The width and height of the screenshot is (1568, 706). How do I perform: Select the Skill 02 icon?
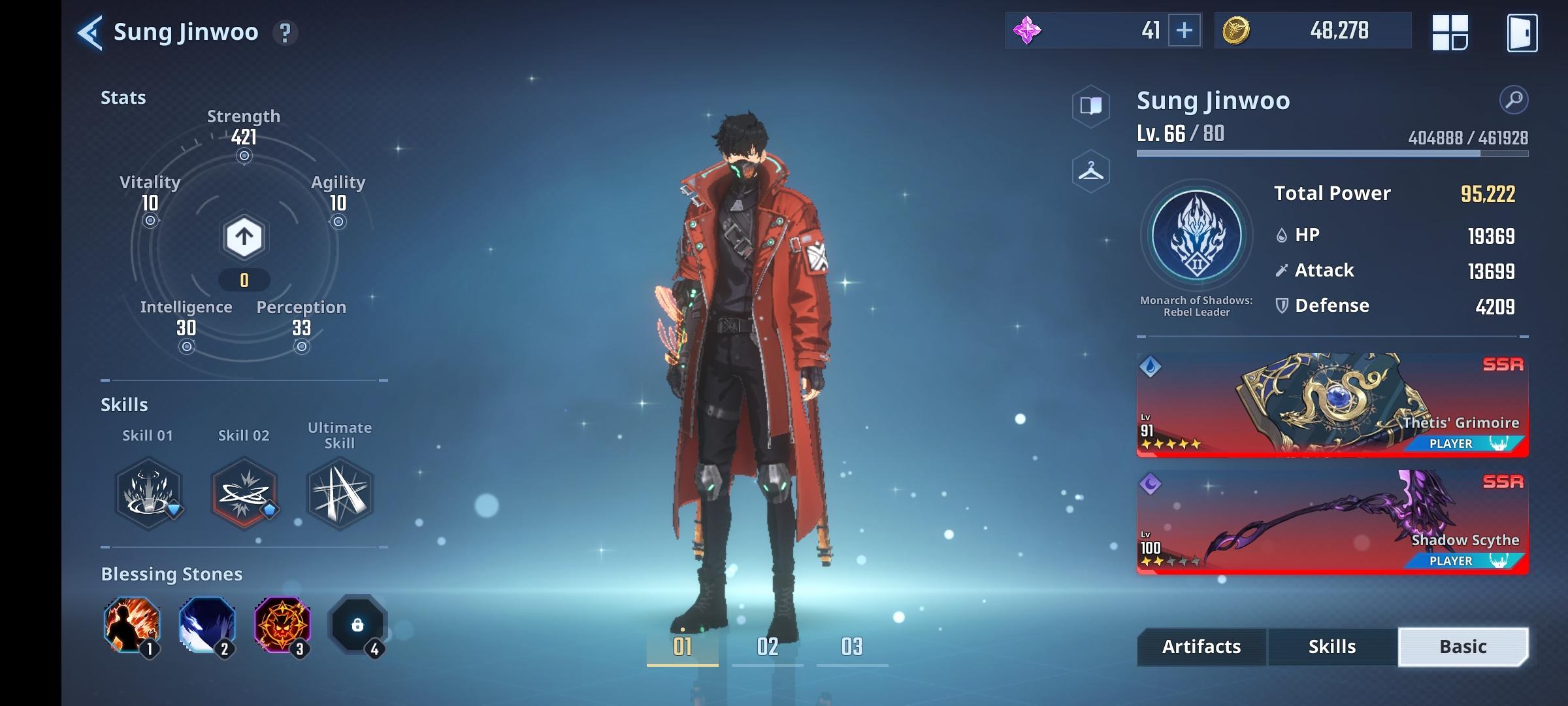[x=244, y=495]
